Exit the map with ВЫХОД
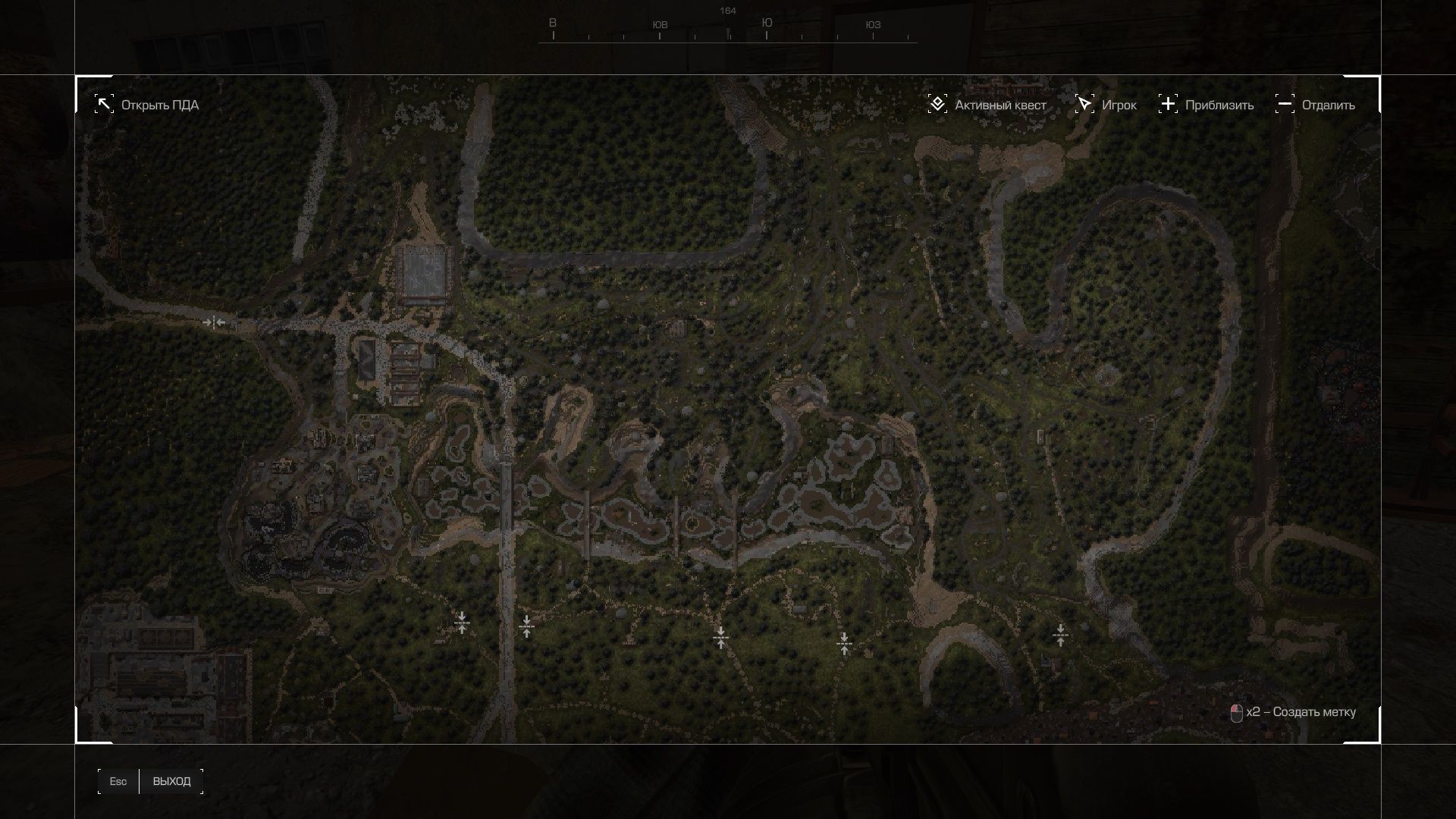 pyautogui.click(x=171, y=781)
